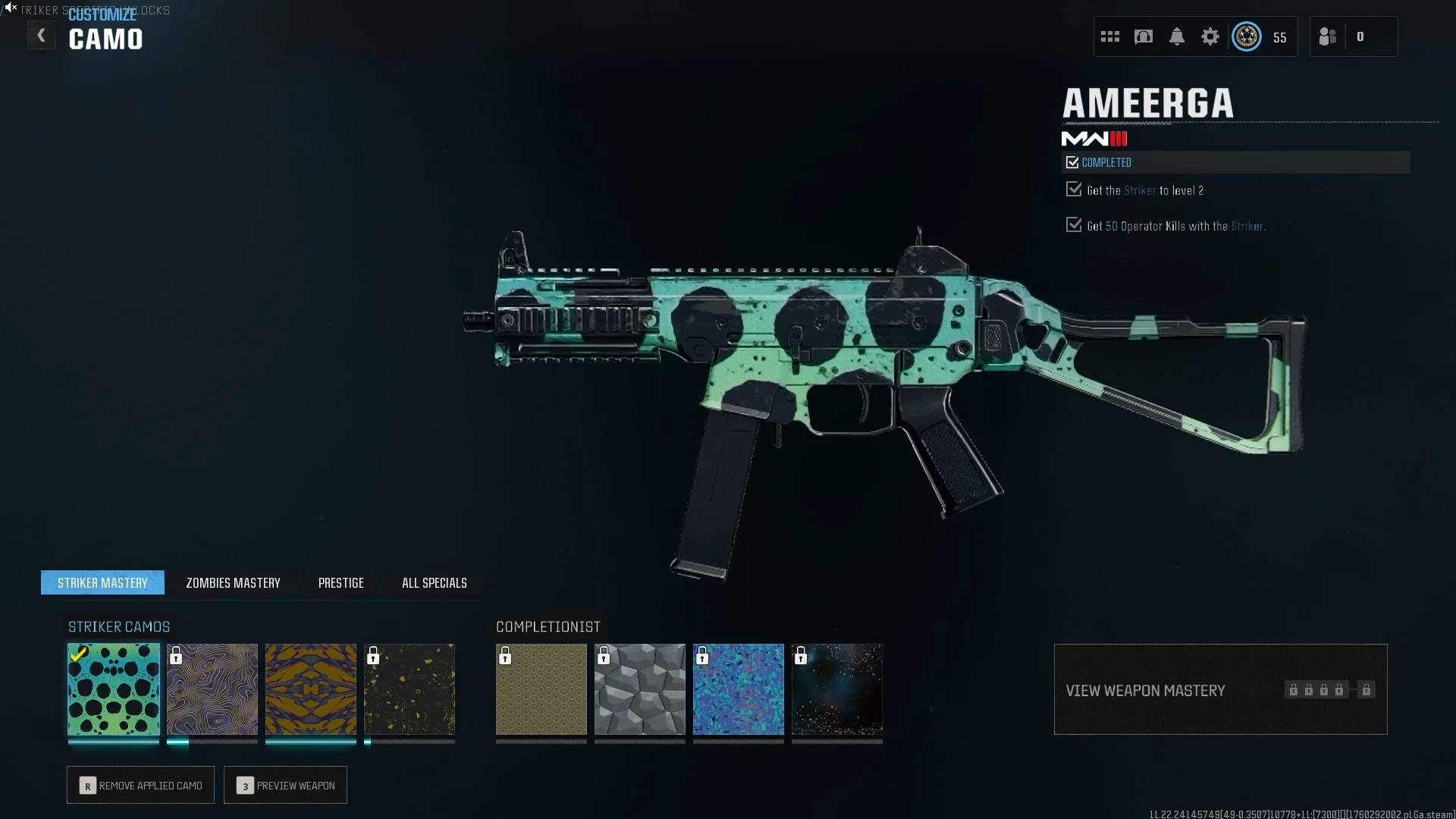Screen dimensions: 1456x819
Task: Choose the locked purple topographic camo
Action: click(212, 689)
